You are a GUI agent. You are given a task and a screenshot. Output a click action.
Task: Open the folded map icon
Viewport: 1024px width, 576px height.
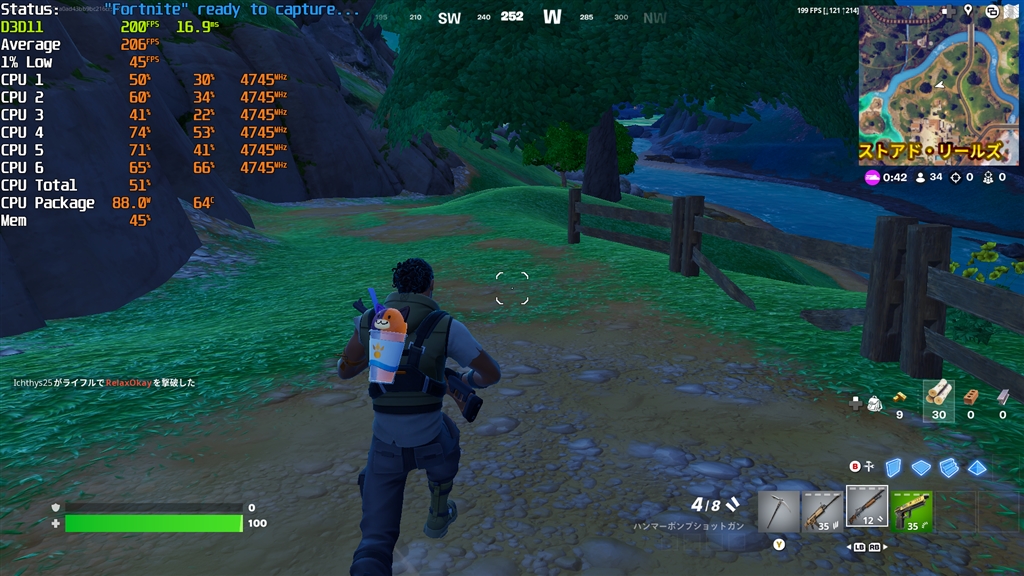[x=1011, y=10]
